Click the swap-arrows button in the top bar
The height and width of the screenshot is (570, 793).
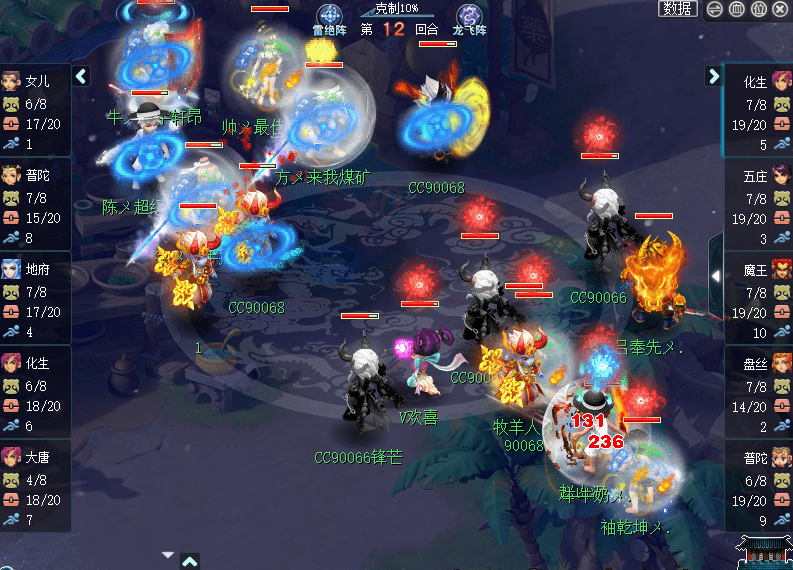[x=714, y=9]
